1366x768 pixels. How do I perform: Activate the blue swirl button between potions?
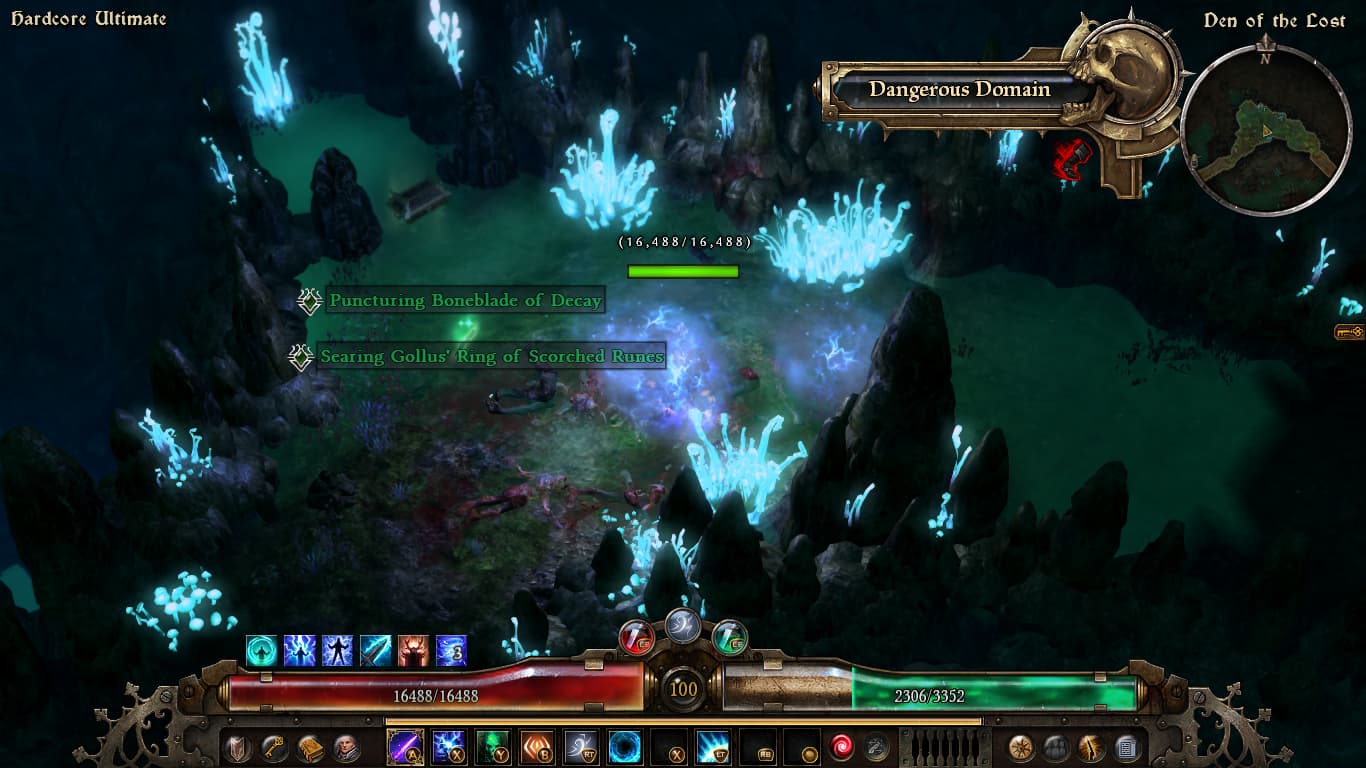(x=683, y=626)
